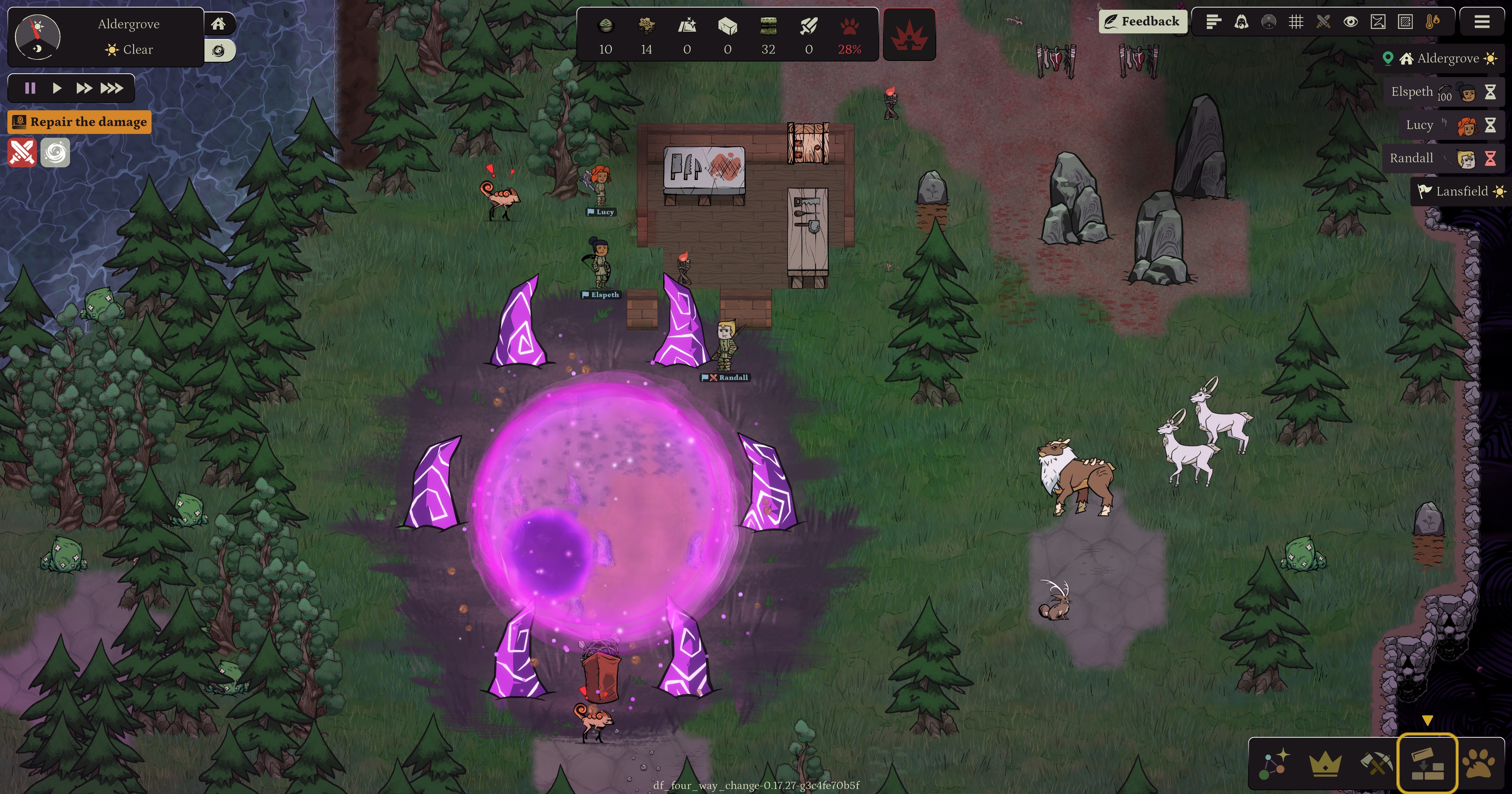Set game to triple fast-forward speed

111,88
